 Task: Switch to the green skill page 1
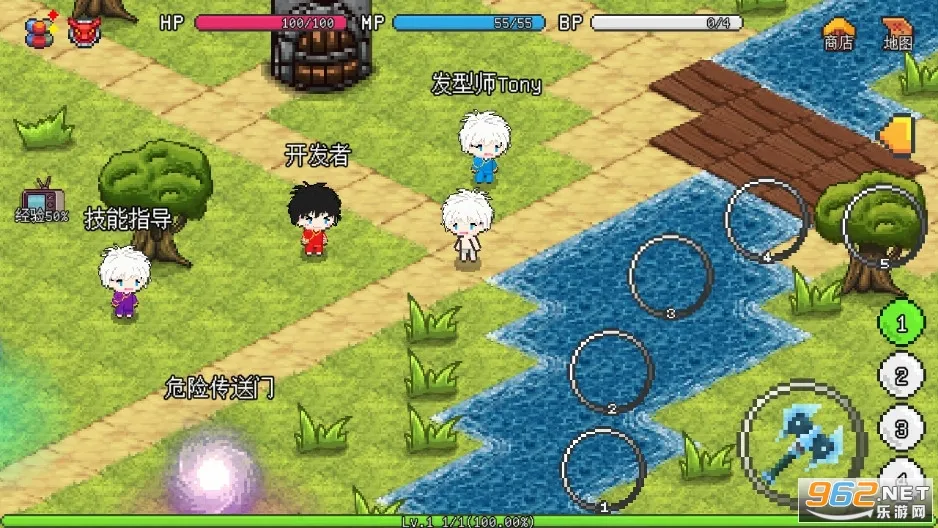(900, 324)
